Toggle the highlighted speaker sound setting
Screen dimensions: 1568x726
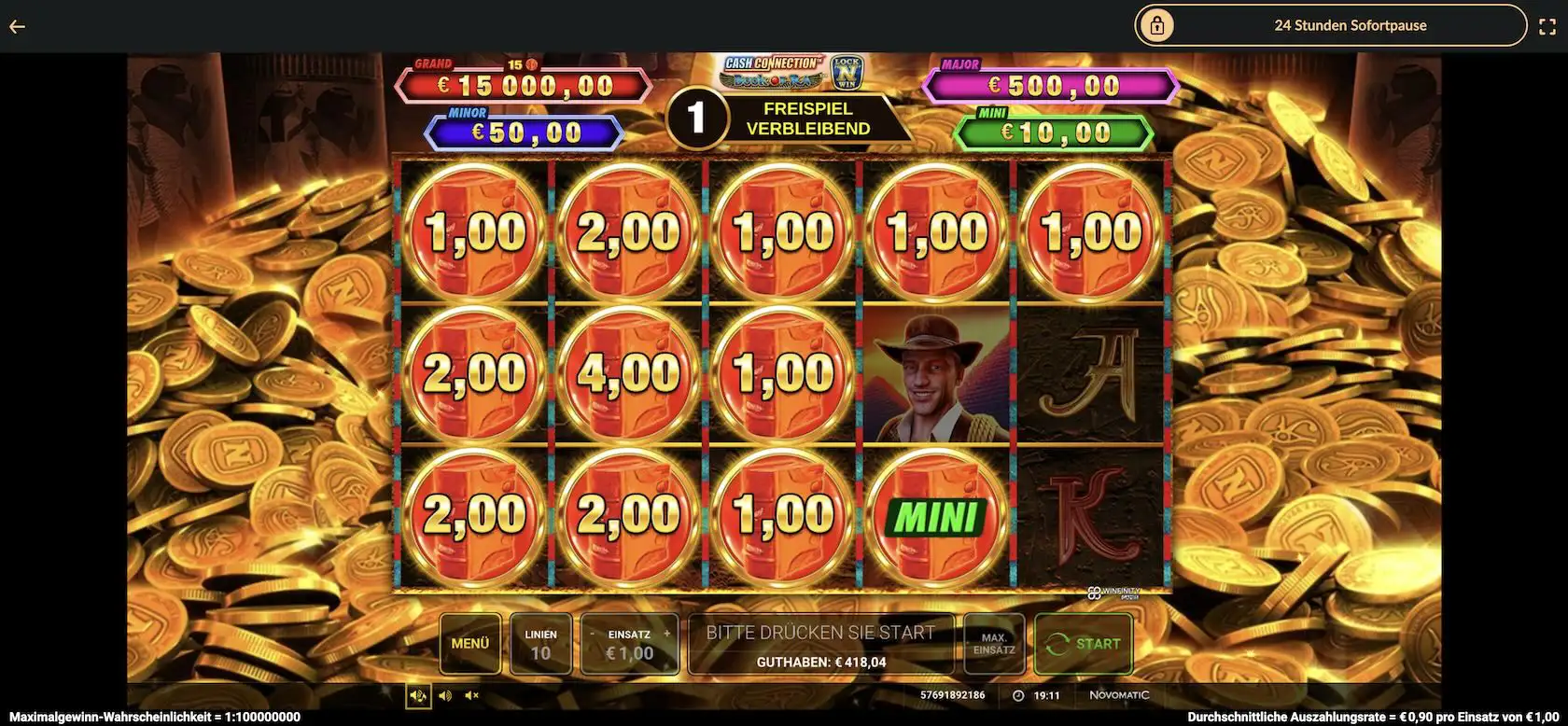coord(418,695)
